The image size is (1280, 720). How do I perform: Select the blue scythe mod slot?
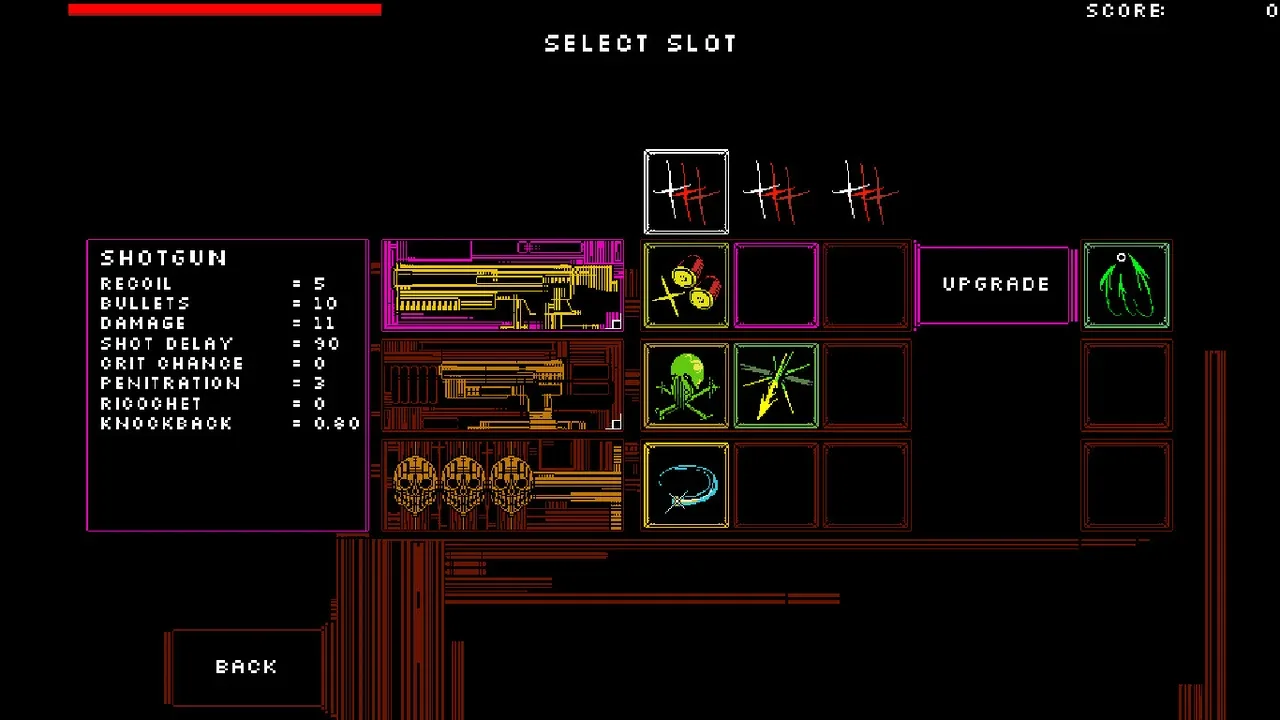click(x=686, y=485)
